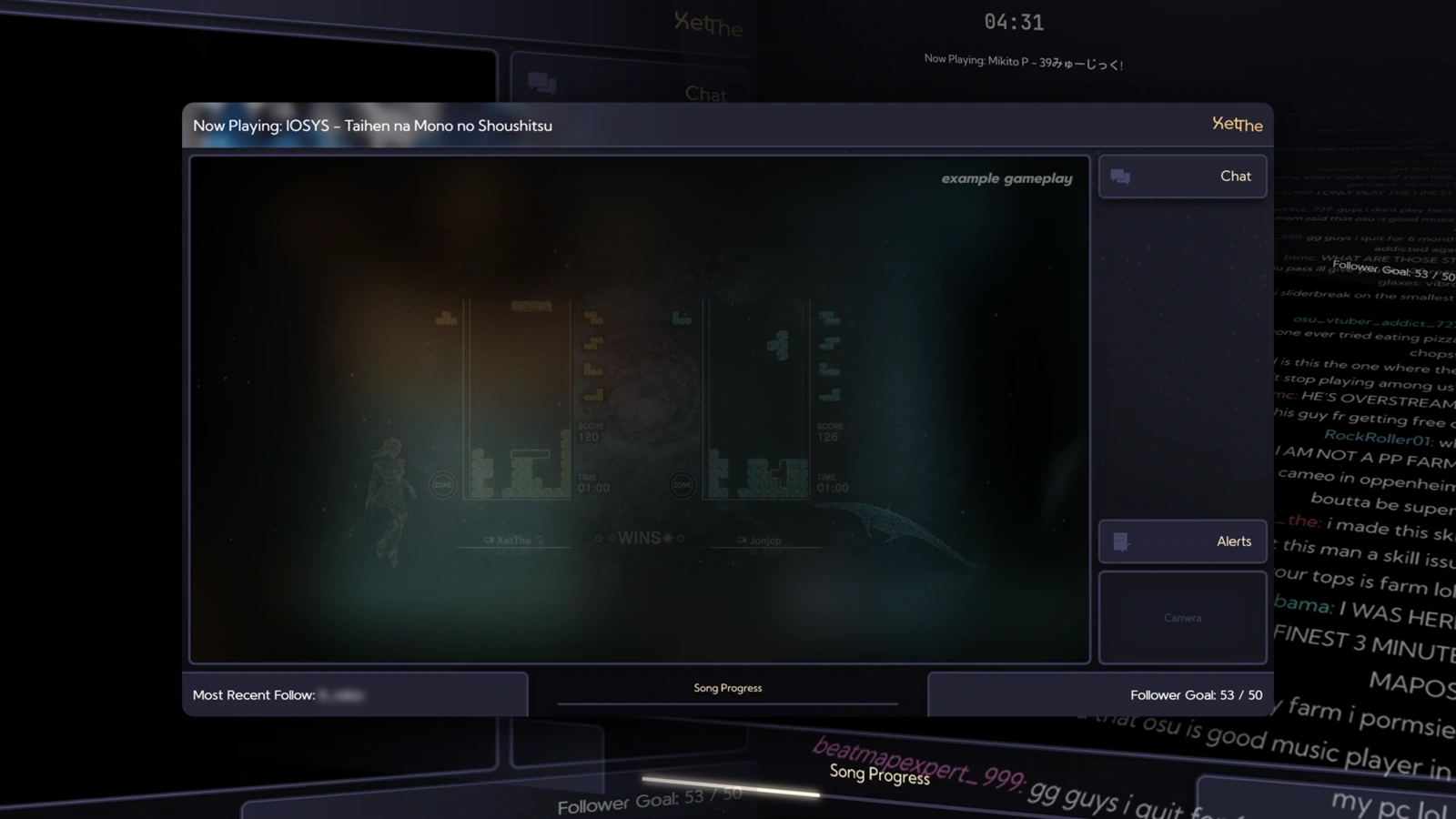Toggle the Camera panel visibility
1456x819 pixels.
pos(1182,617)
